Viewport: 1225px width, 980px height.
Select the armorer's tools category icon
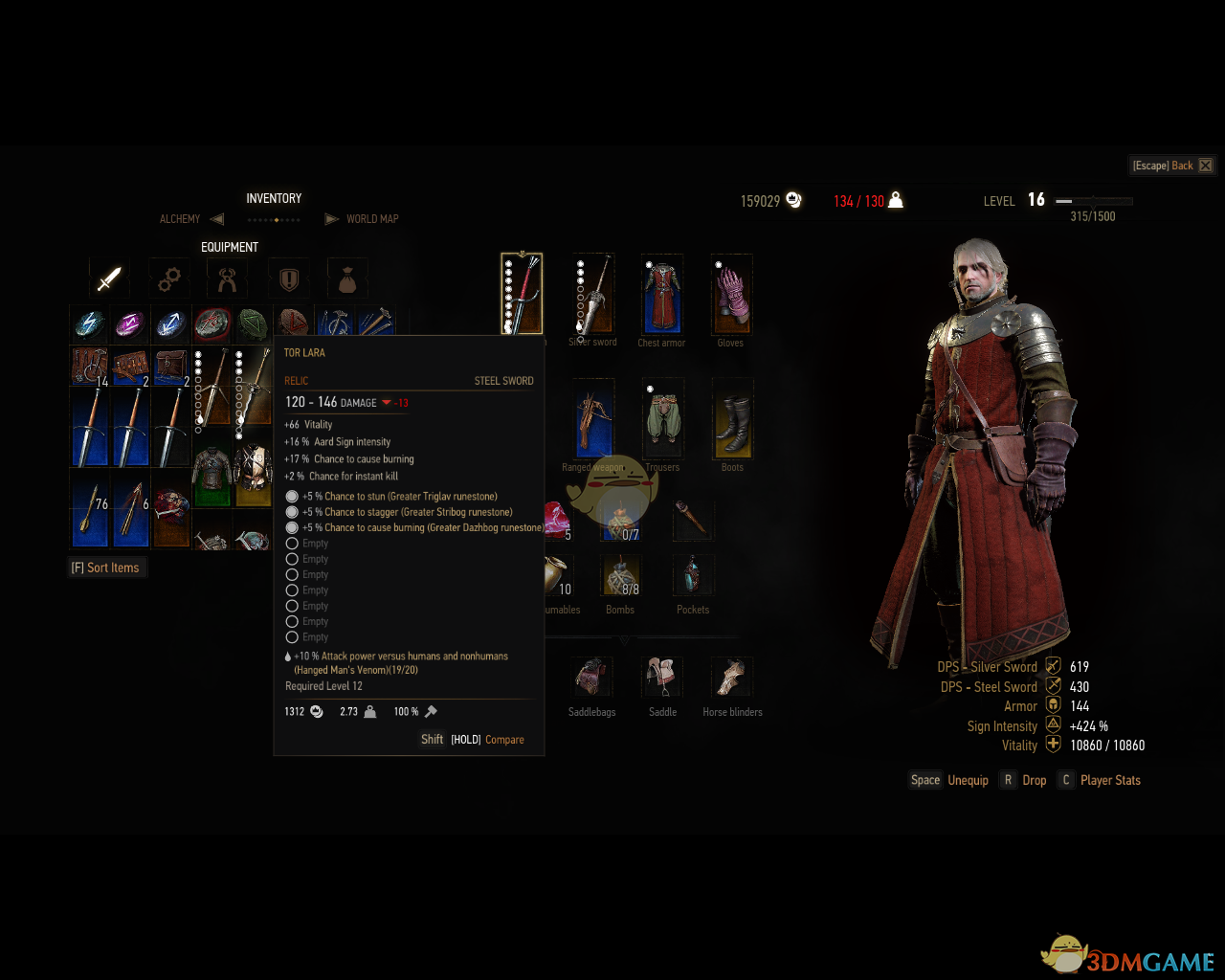230,278
